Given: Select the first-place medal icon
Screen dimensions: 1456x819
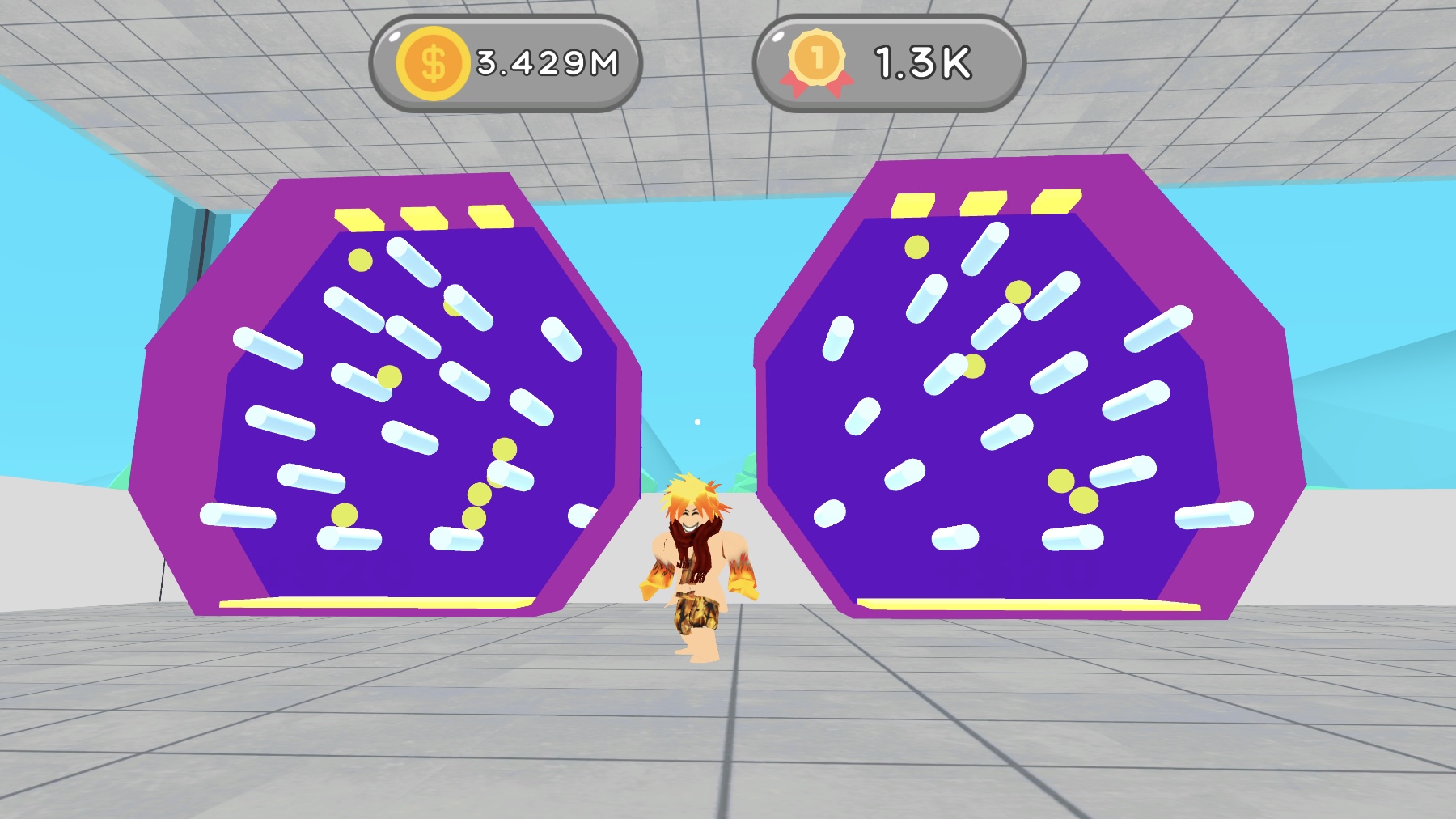Looking at the screenshot, I should [817, 58].
